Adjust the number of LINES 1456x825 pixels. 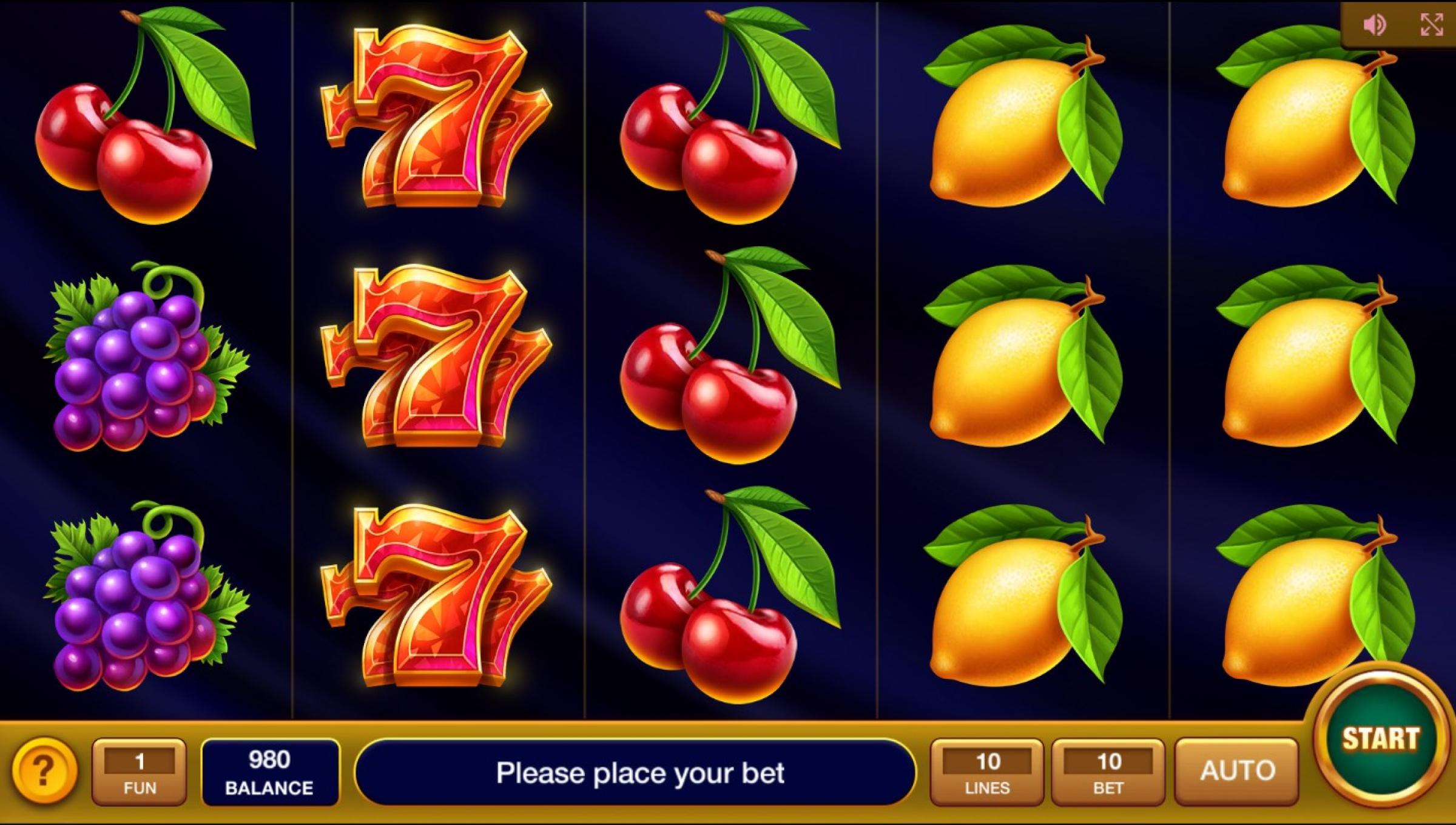(987, 772)
